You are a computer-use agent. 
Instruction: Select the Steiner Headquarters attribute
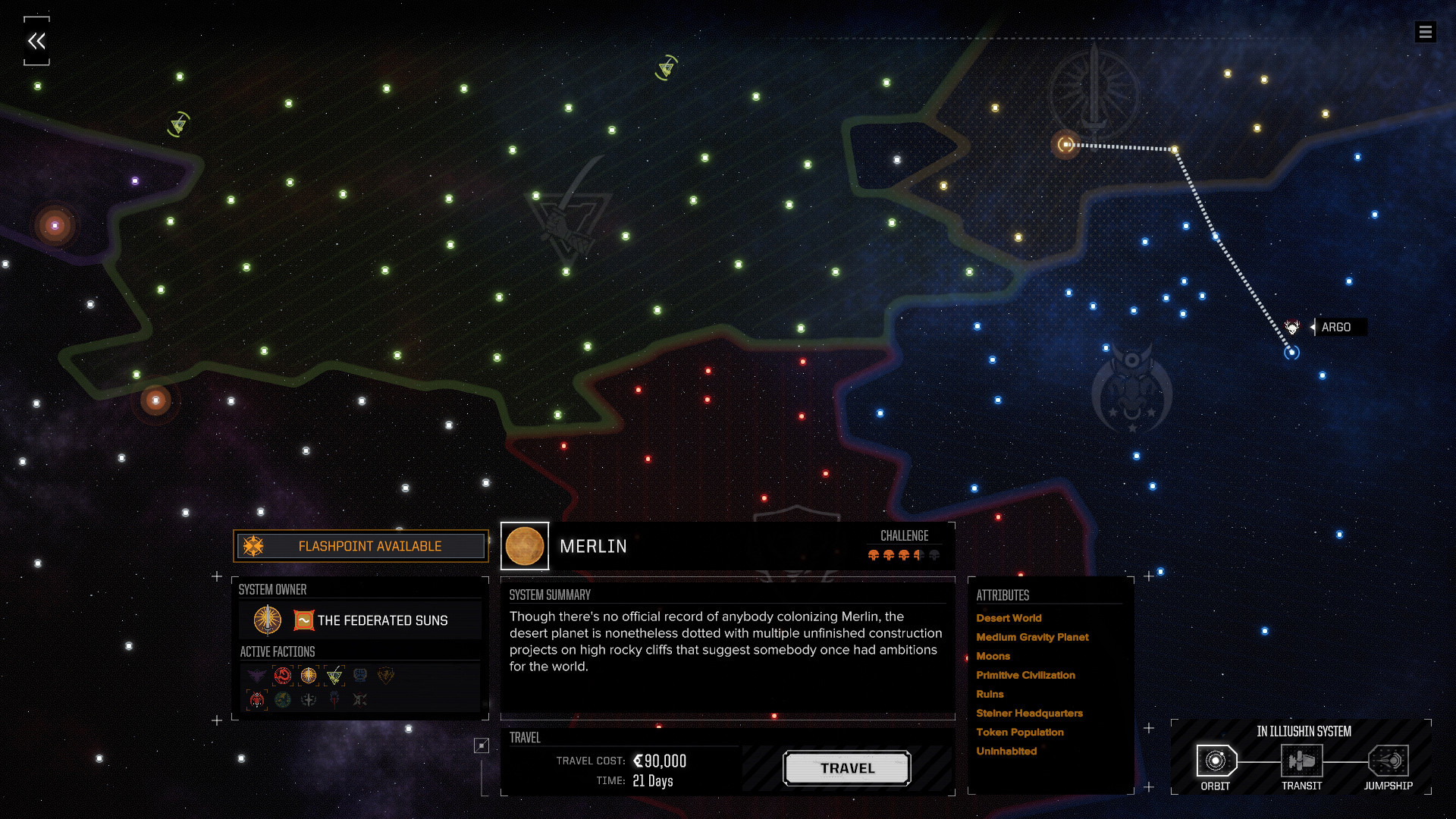pyautogui.click(x=1029, y=713)
